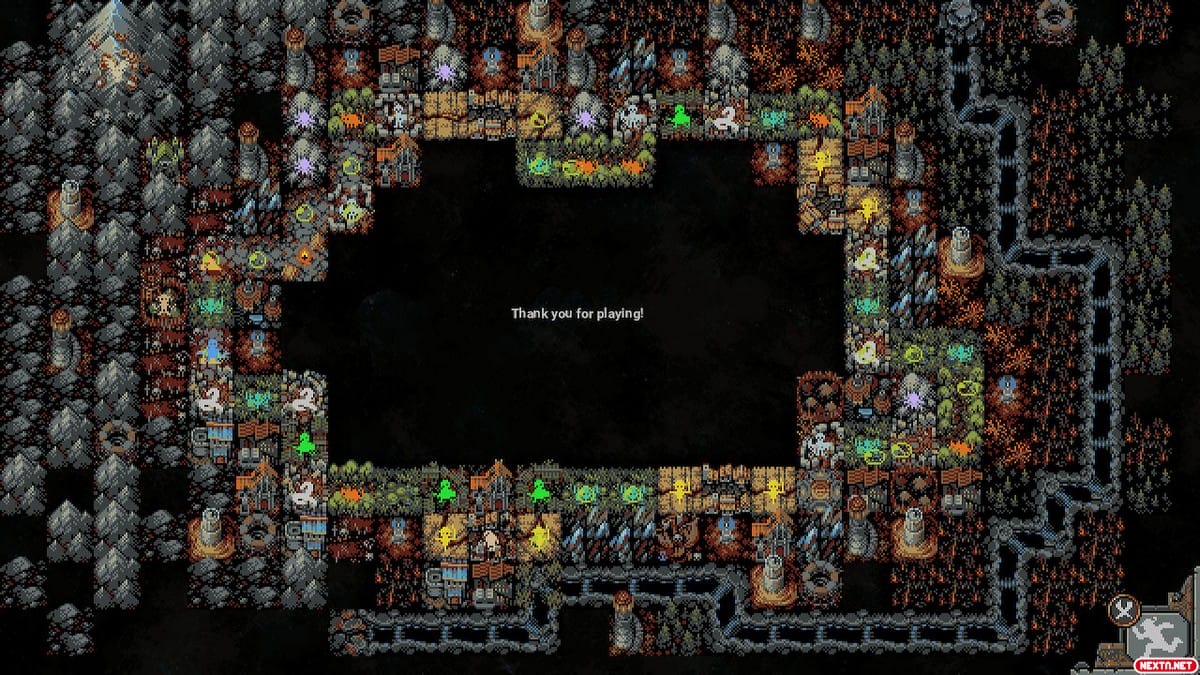Toggle the round crossed-swords icon
Viewport: 1200px width, 675px height.
pyautogui.click(x=1123, y=609)
